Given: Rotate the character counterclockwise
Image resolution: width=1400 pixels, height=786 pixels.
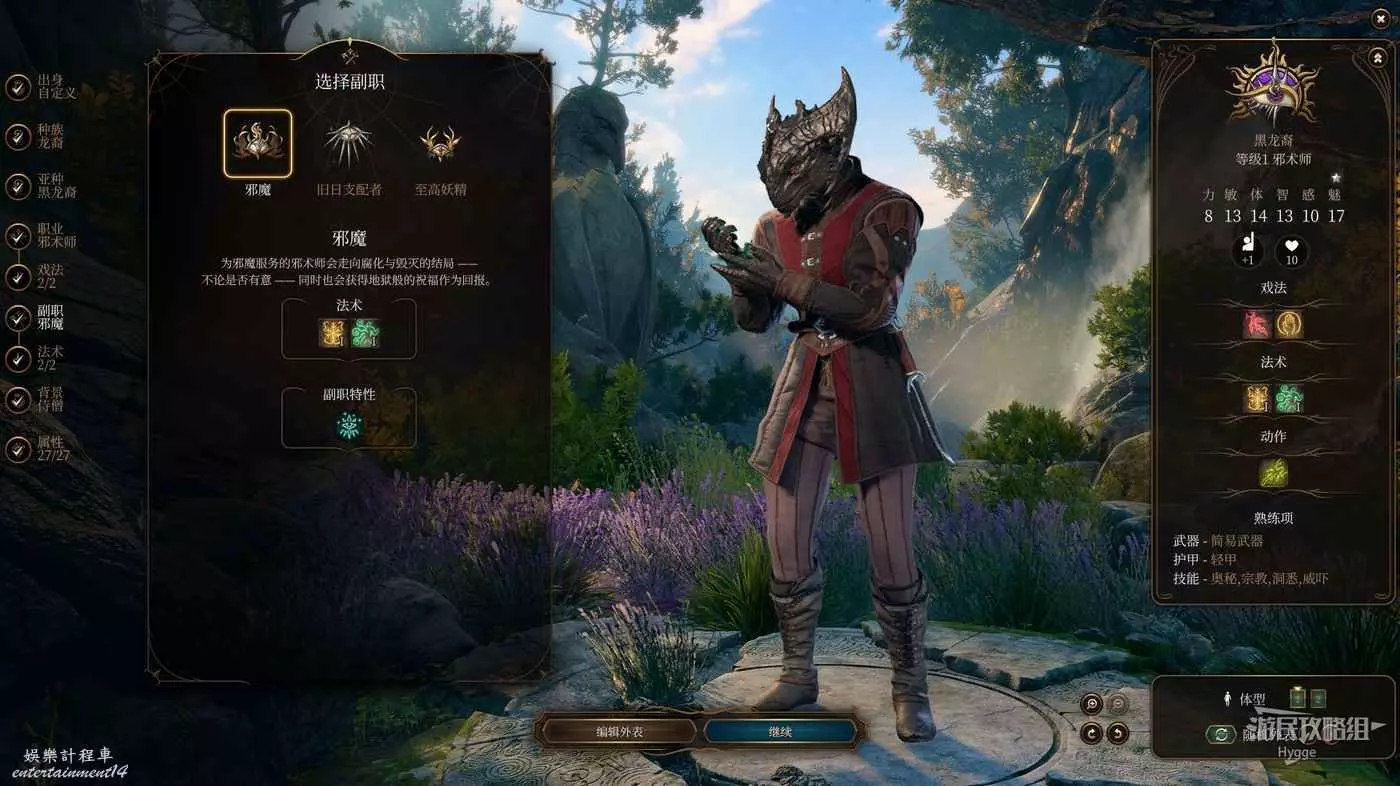Looking at the screenshot, I should pos(1118,734).
